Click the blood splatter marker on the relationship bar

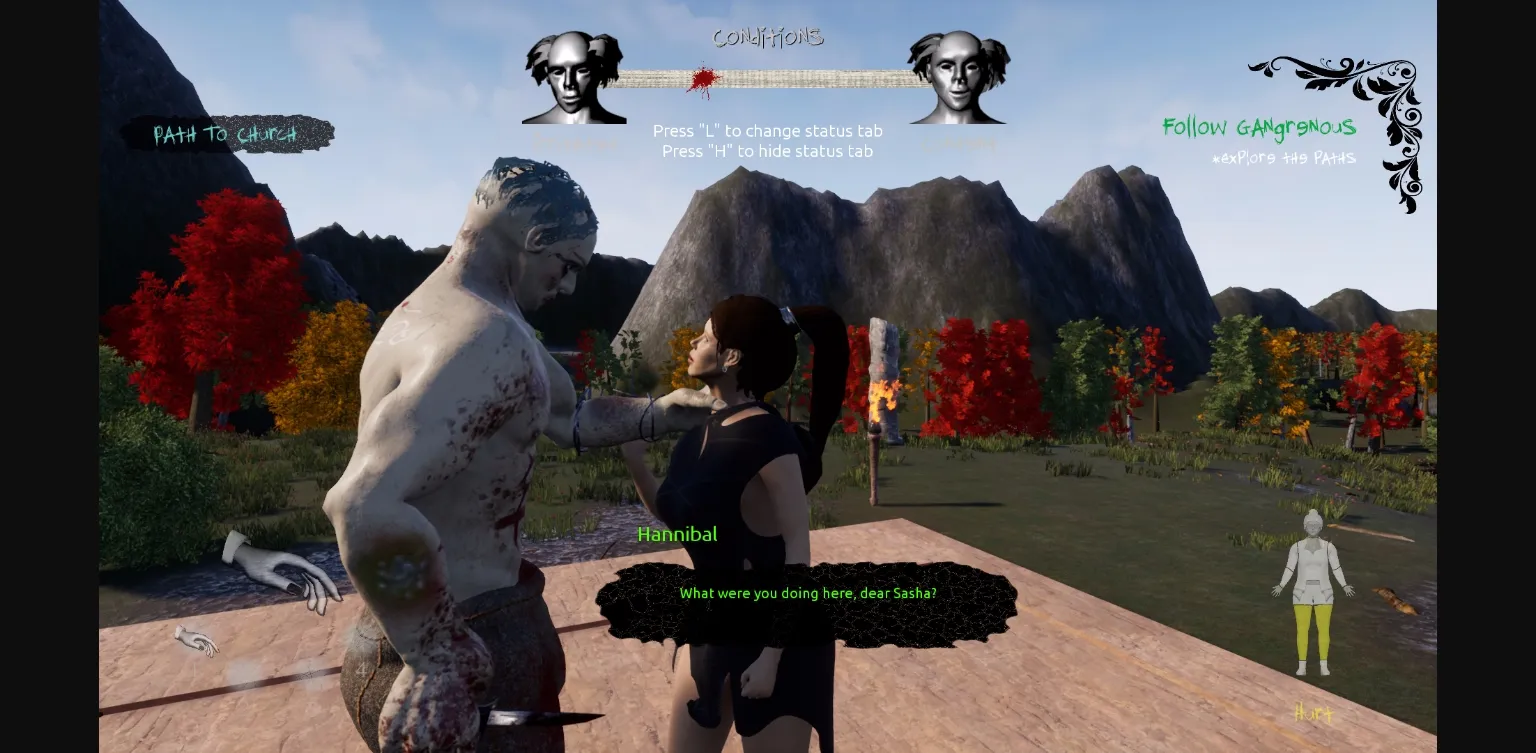point(702,80)
